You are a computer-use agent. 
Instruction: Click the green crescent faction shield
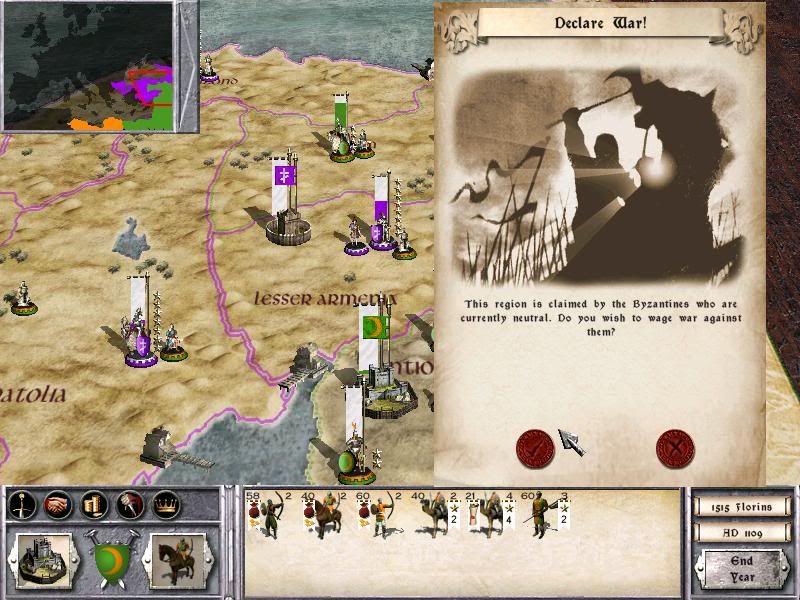pos(111,557)
